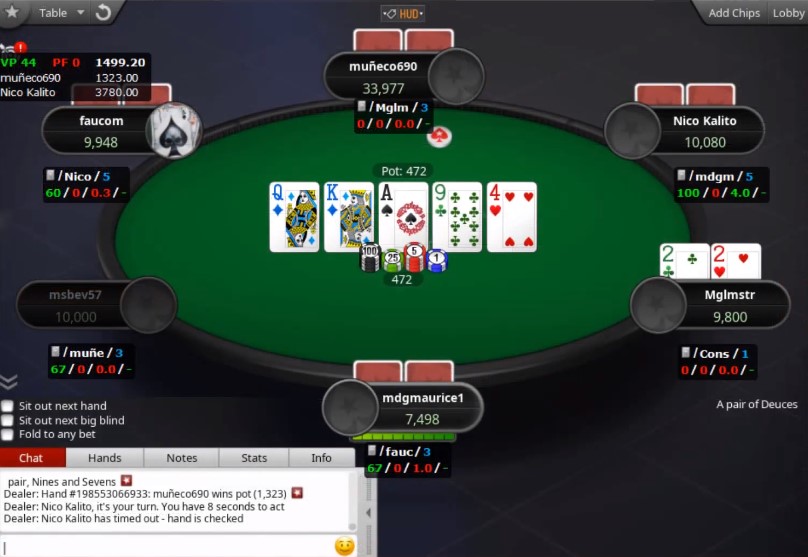Choose faucom's player seat

click(x=101, y=131)
